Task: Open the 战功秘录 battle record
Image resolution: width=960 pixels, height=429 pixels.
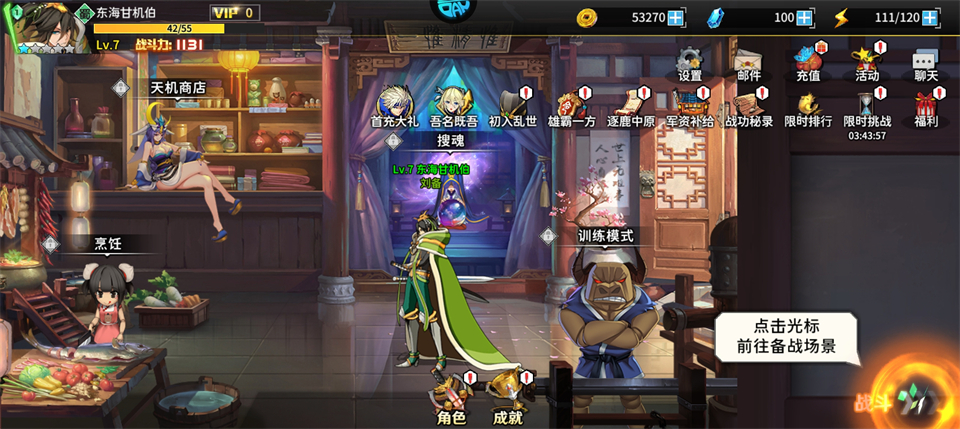Action: (x=748, y=106)
